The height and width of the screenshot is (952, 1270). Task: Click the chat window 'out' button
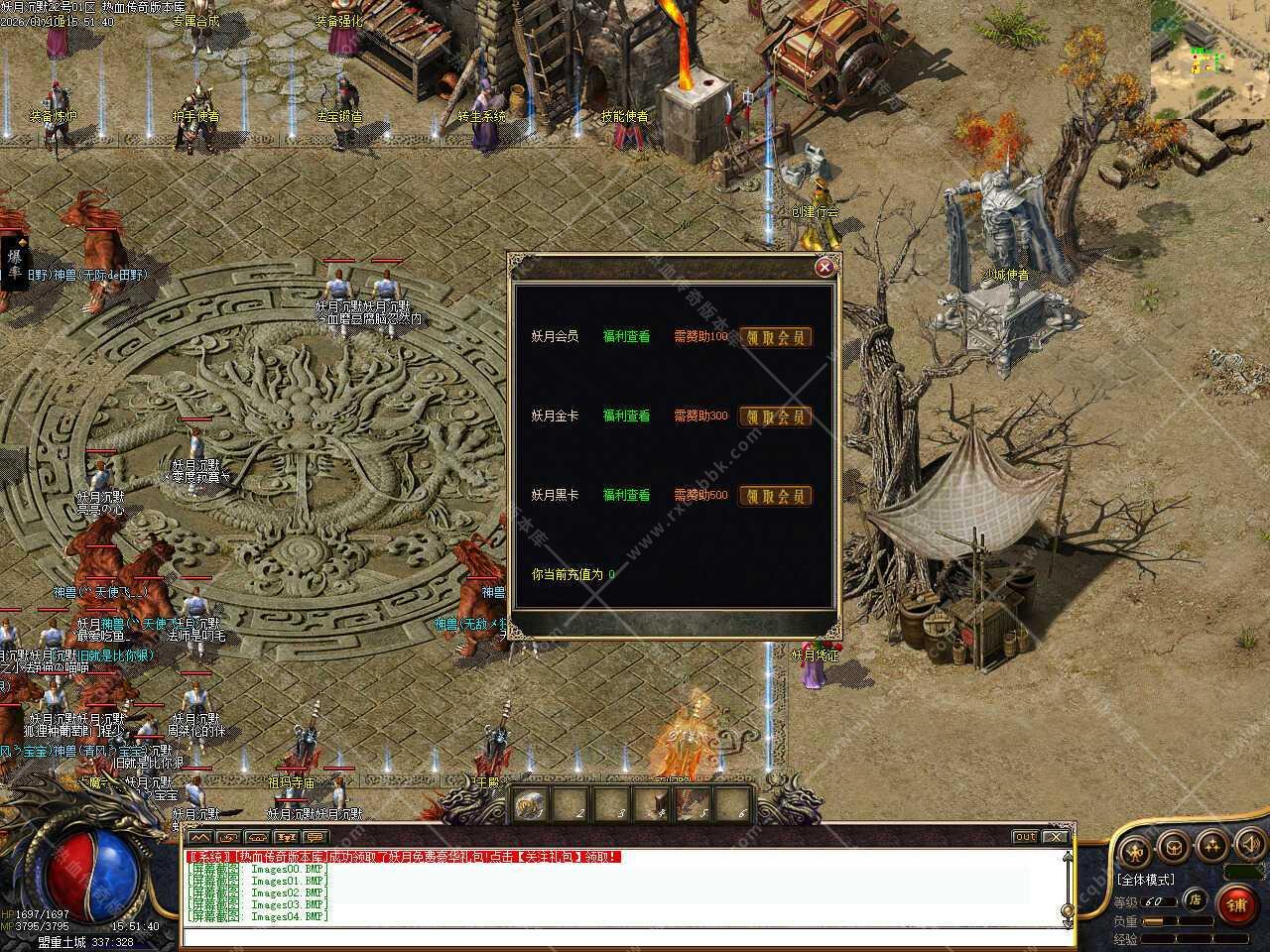(x=1025, y=837)
